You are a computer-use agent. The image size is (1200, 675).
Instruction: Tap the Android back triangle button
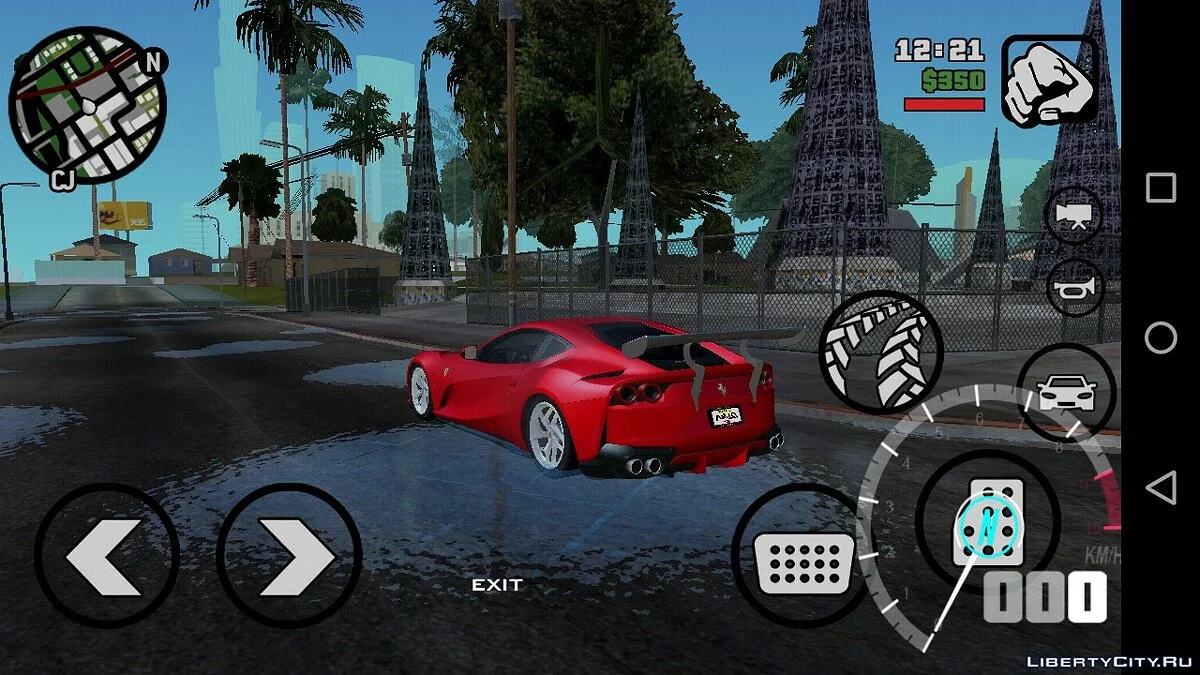(1160, 488)
